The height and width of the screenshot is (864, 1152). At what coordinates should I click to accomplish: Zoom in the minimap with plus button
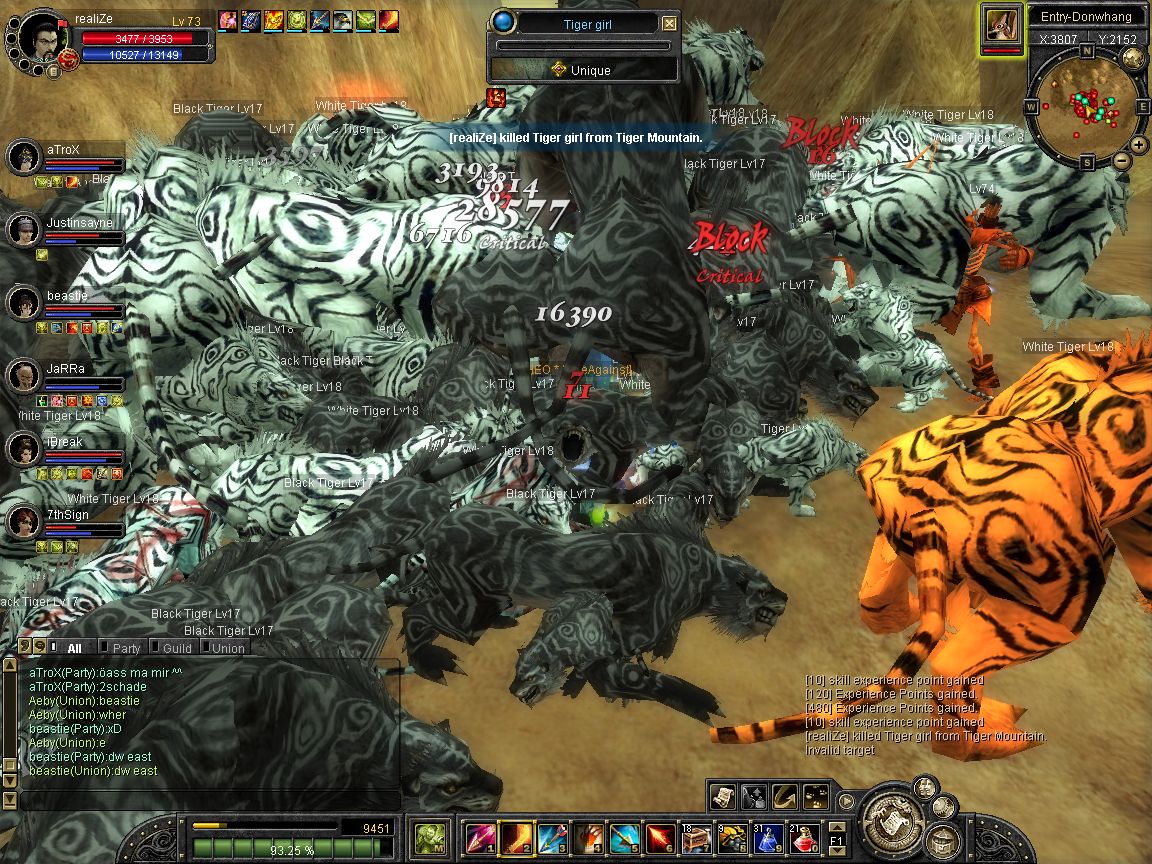1139,145
